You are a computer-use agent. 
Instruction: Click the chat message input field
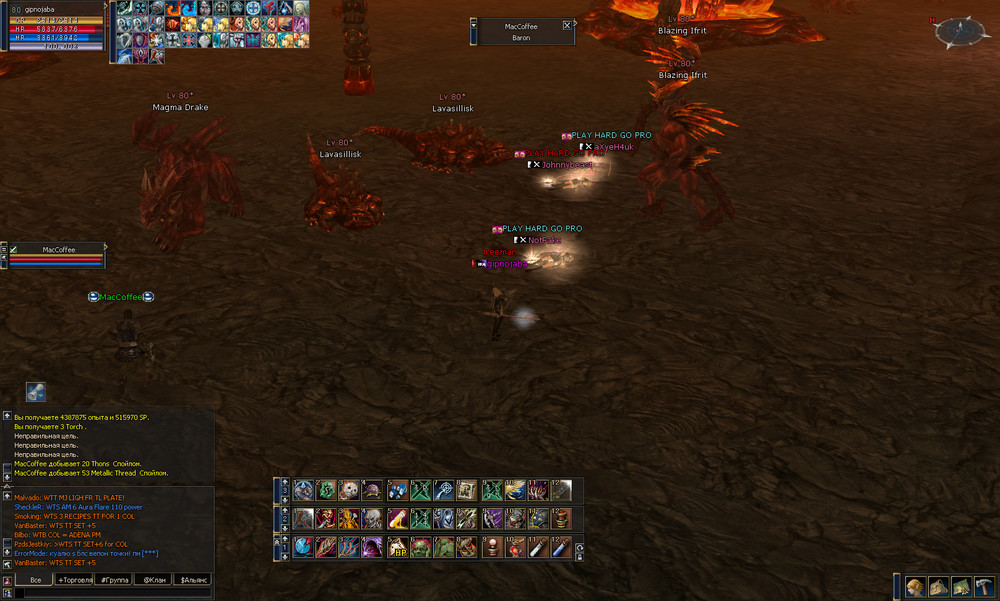click(110, 593)
